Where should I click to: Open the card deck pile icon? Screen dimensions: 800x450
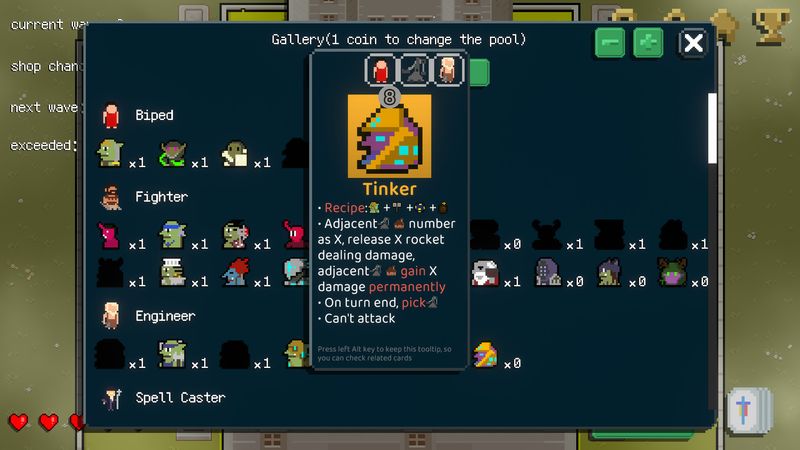(x=749, y=410)
